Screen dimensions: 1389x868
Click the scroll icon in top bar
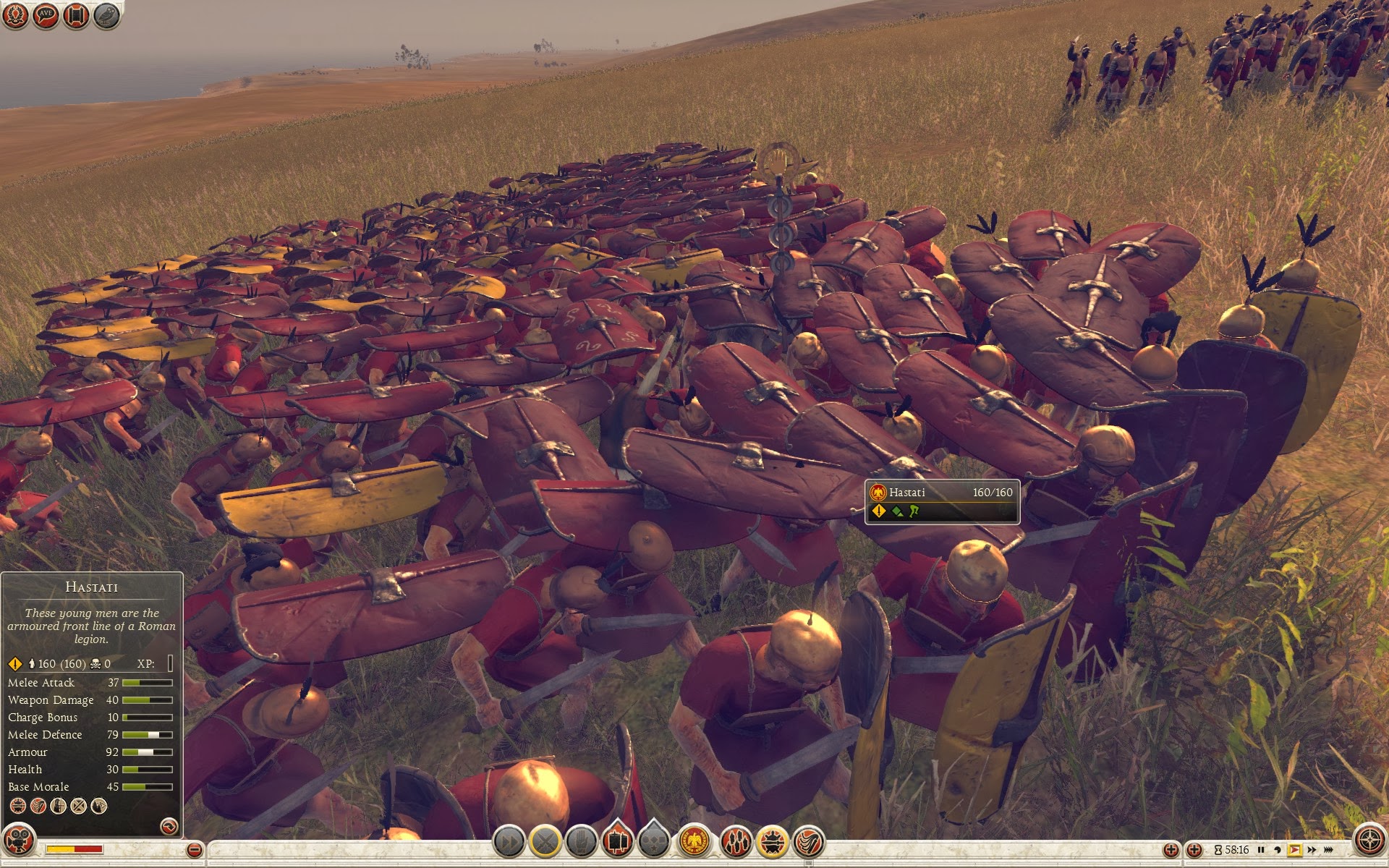pos(76,15)
